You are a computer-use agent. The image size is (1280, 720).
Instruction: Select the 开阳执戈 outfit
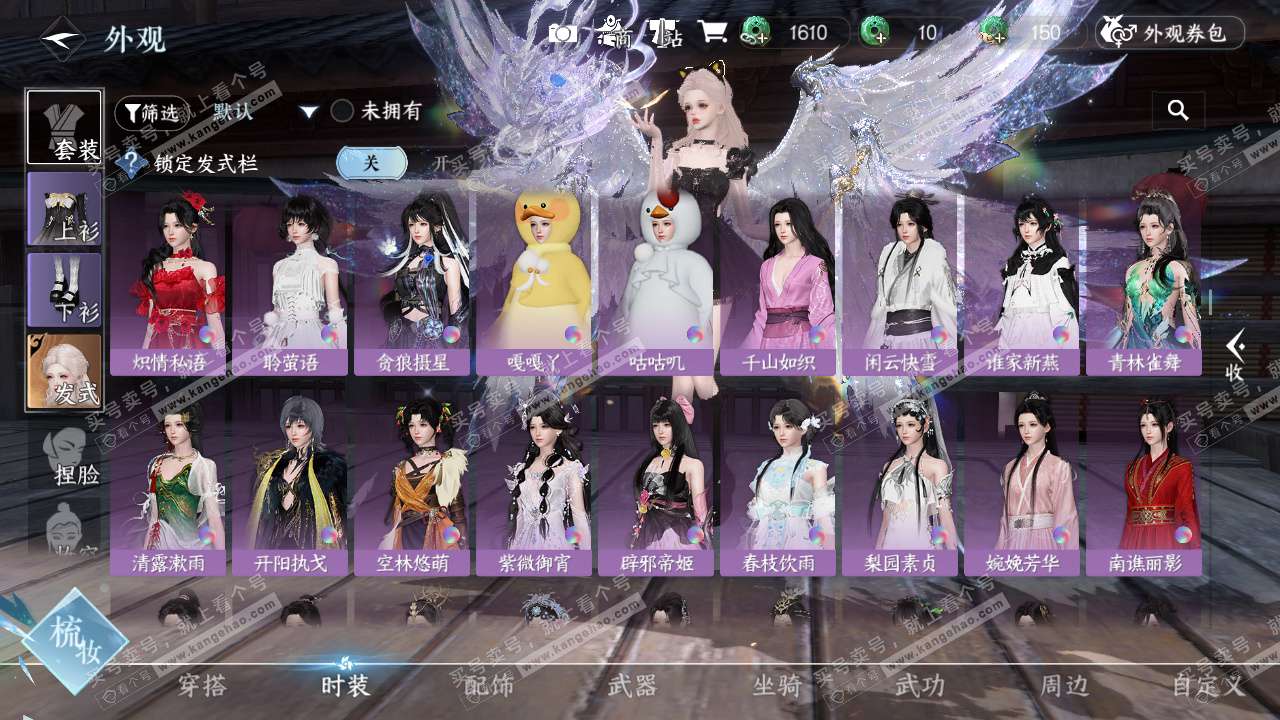pyautogui.click(x=290, y=485)
